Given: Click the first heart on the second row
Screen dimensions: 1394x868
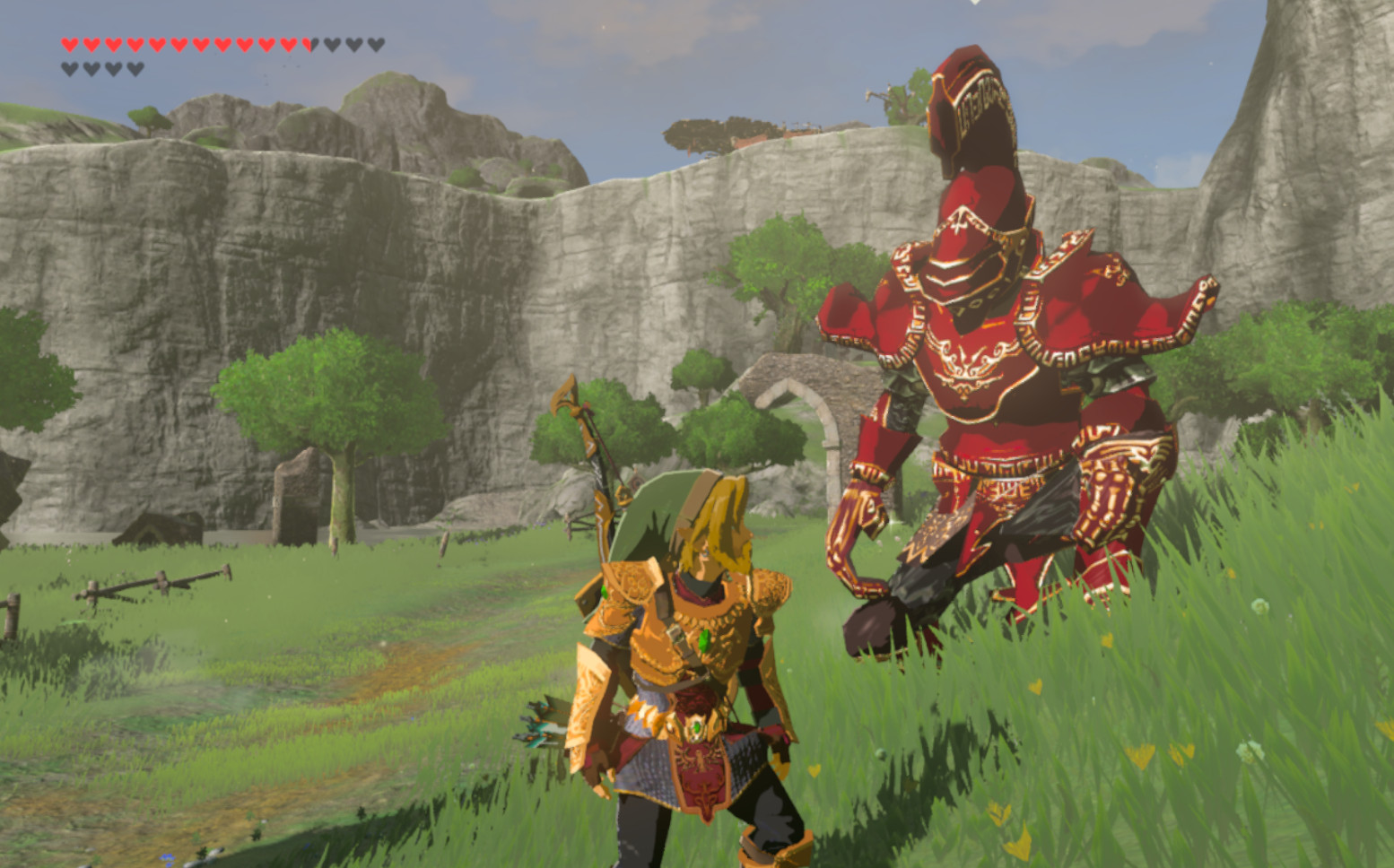Looking at the screenshot, I should (68, 66).
